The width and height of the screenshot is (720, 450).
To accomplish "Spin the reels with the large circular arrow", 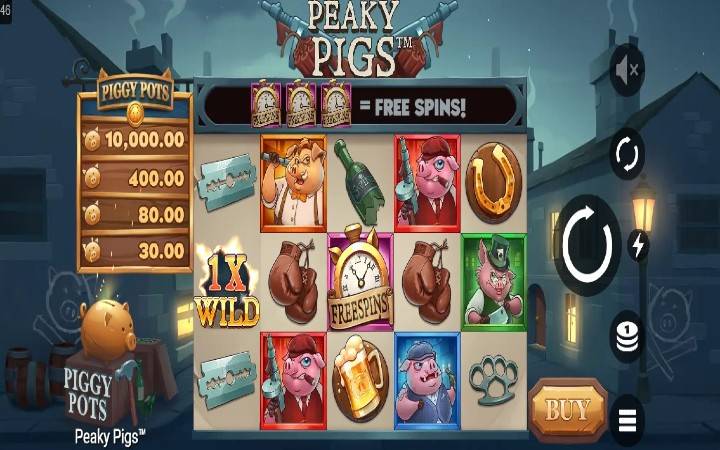I will tap(587, 245).
